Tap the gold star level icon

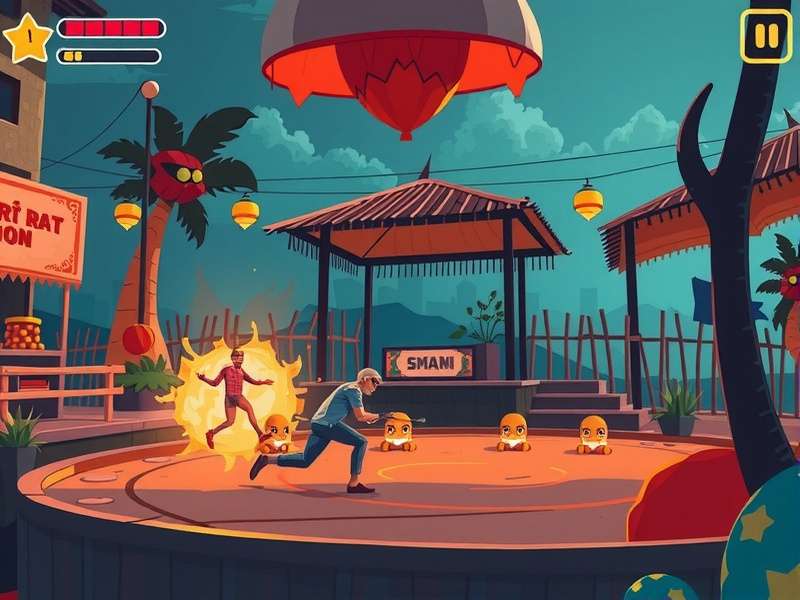(x=27, y=38)
